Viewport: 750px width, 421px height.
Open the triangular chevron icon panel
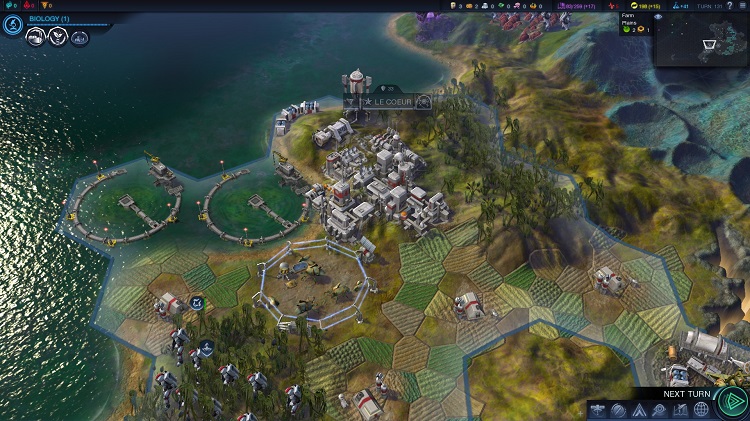639,409
